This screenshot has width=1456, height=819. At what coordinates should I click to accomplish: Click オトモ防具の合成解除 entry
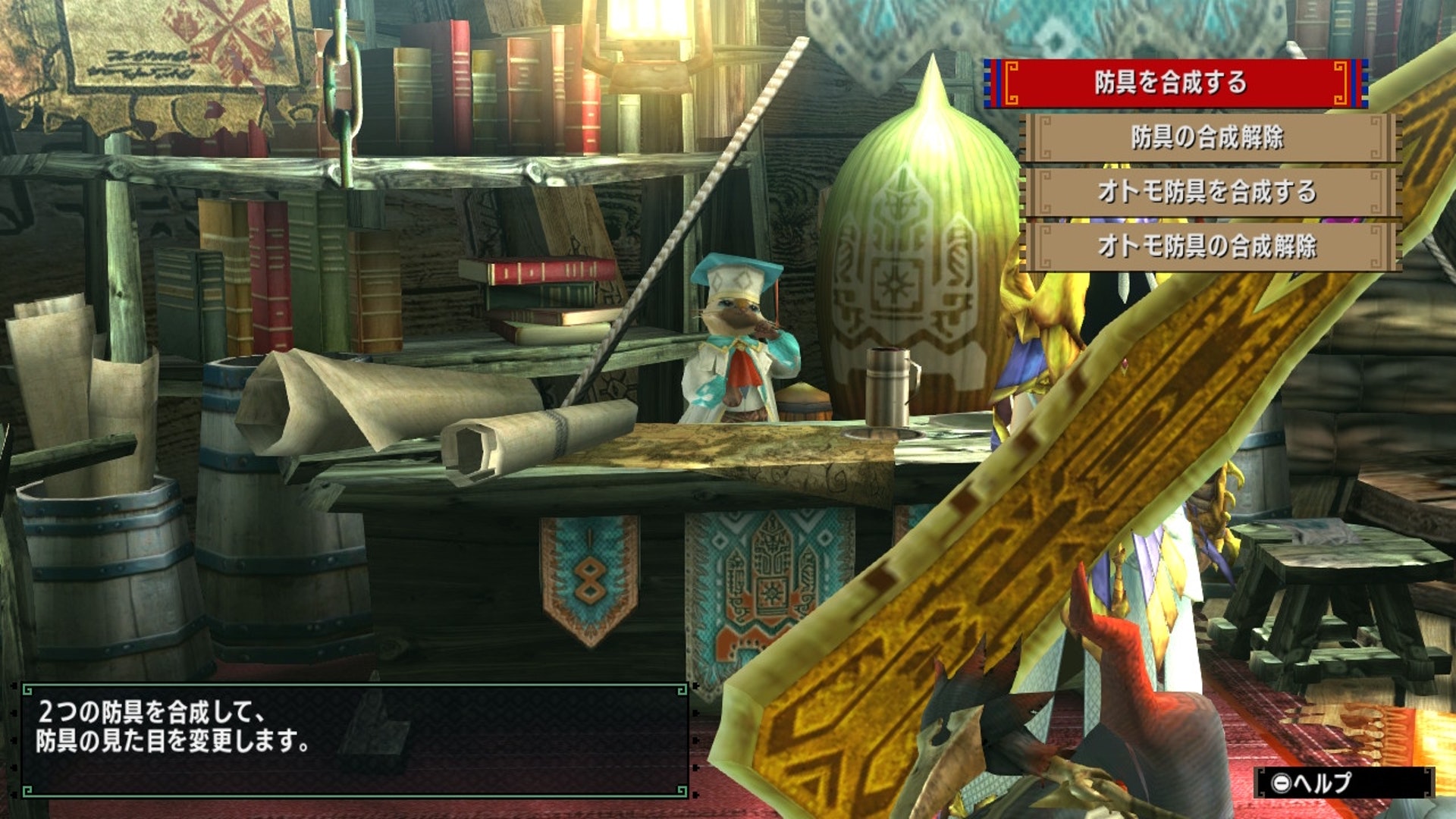(1207, 246)
